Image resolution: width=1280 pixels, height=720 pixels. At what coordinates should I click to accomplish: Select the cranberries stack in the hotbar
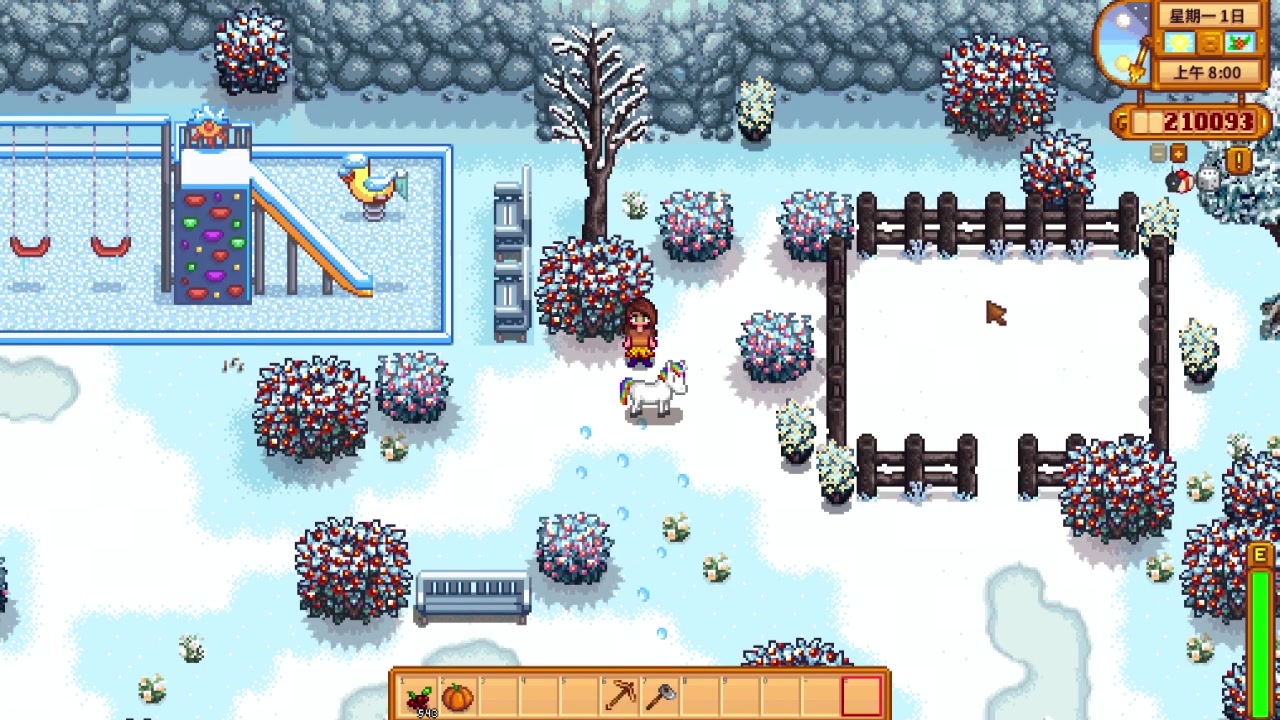coord(419,696)
